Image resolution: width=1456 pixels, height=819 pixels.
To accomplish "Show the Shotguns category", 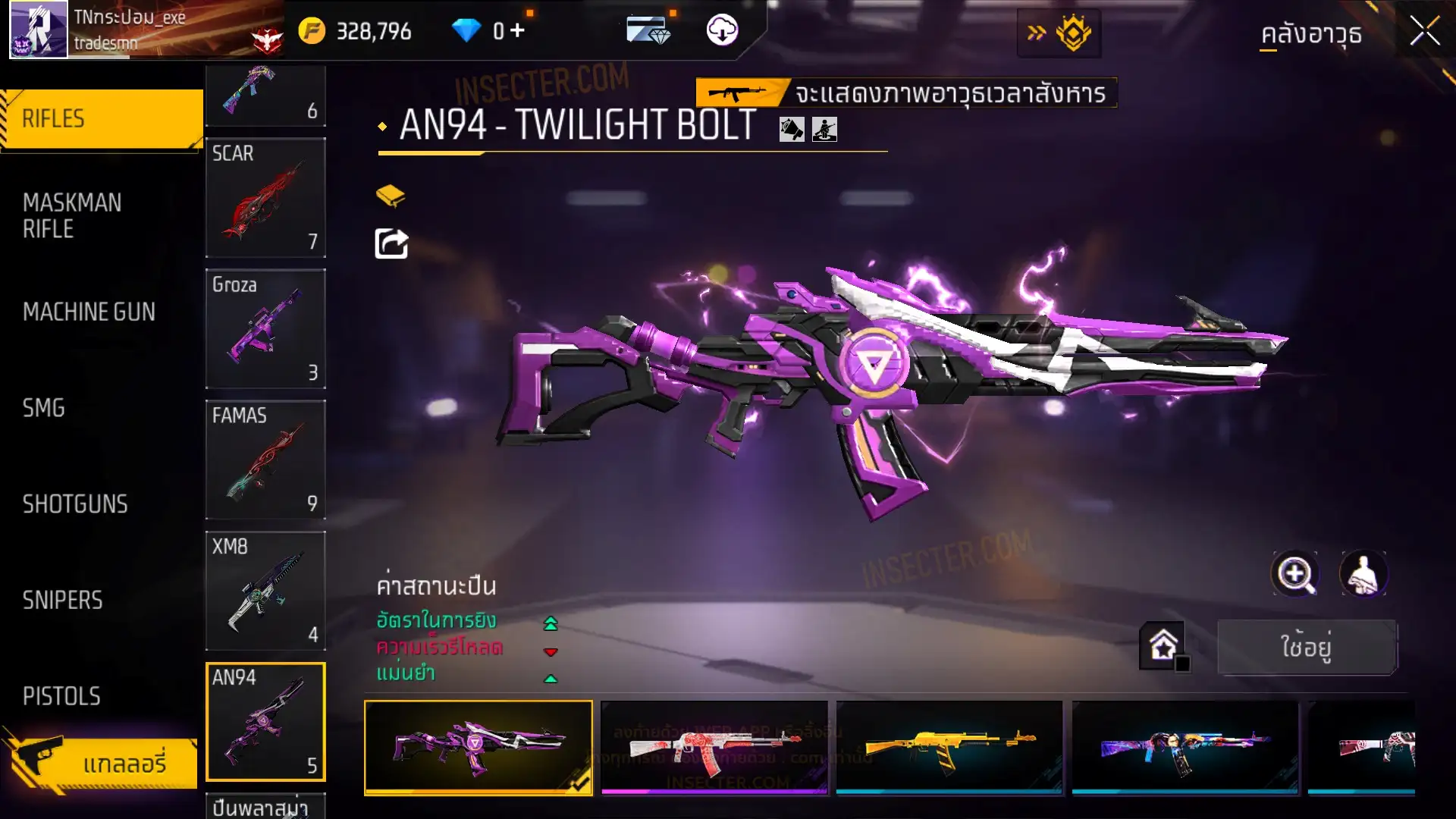I will (75, 504).
